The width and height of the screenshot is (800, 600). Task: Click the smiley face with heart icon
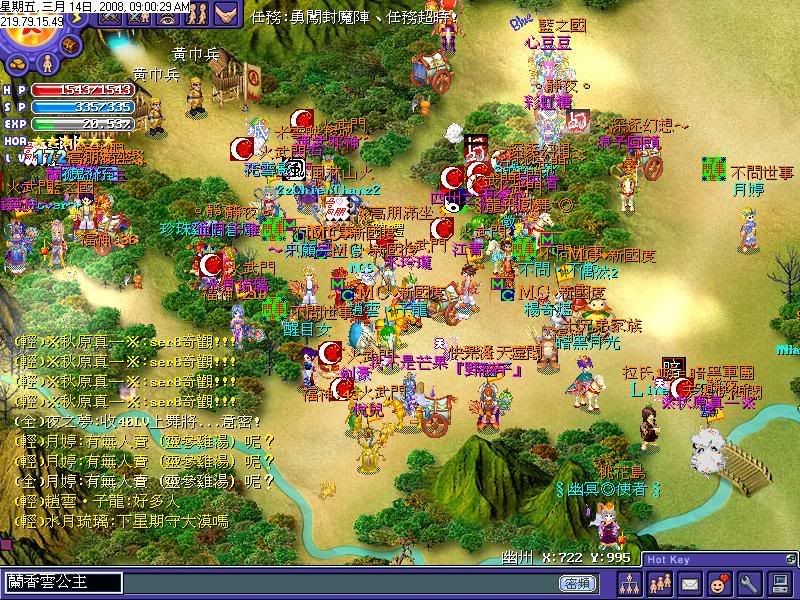pyautogui.click(x=718, y=582)
